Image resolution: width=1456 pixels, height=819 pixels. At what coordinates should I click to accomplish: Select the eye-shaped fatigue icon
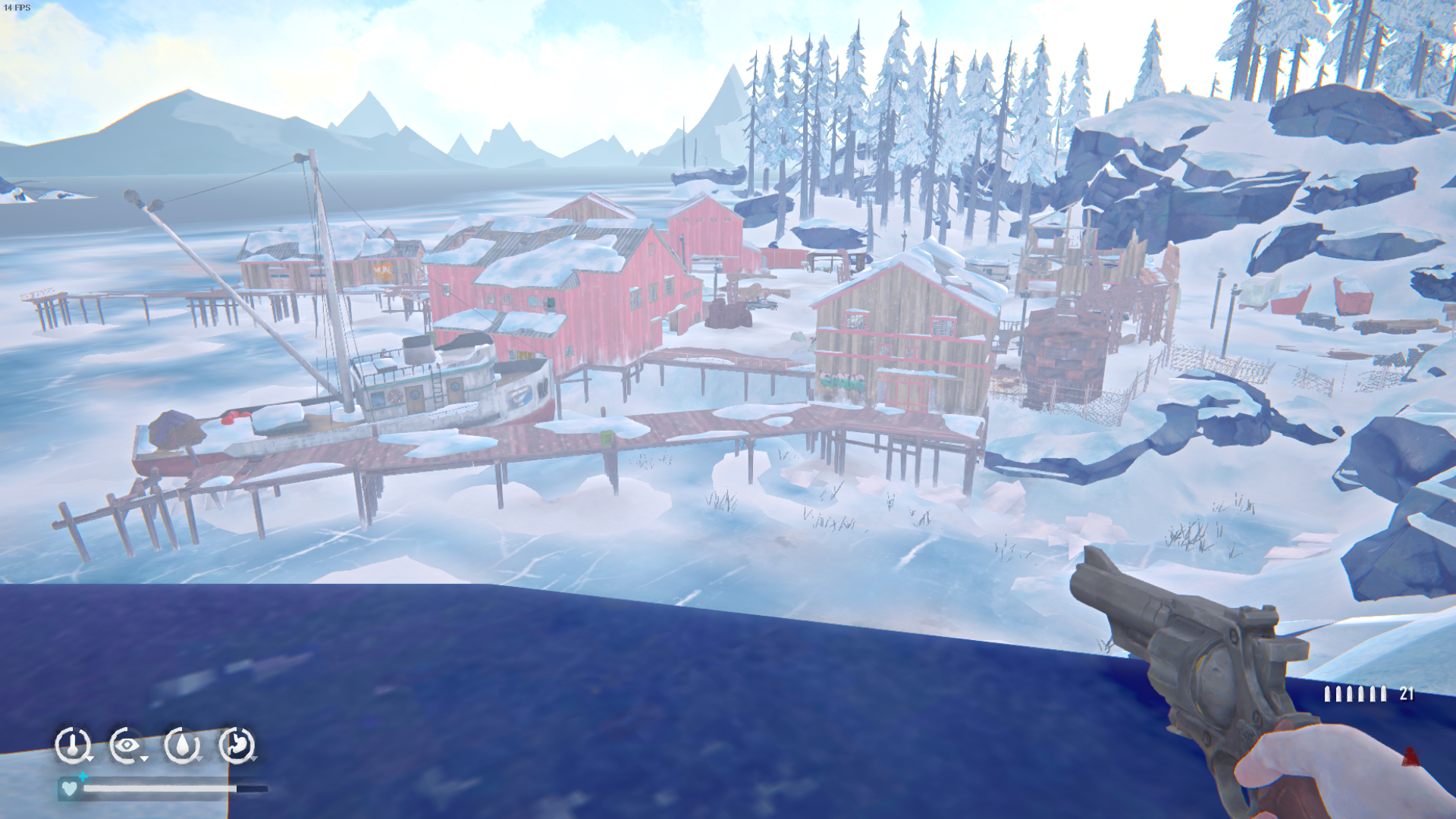(x=127, y=745)
